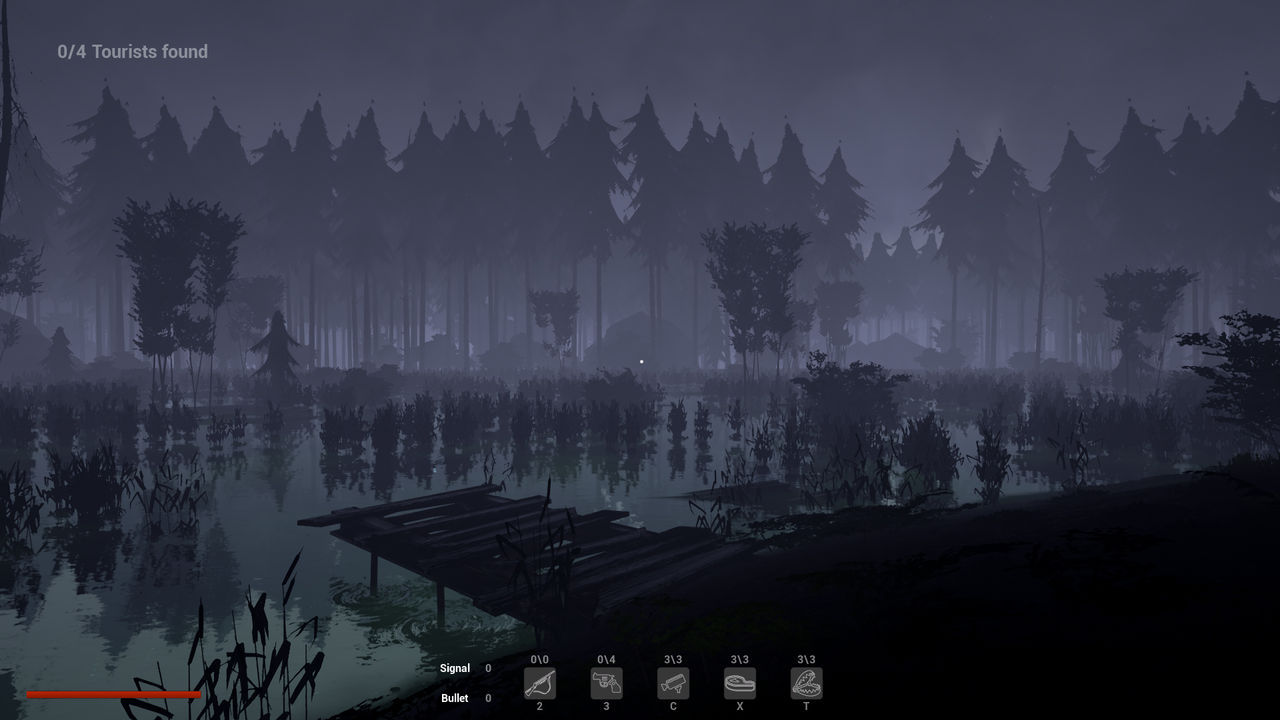Click the '2' keybind label under the shotgun

(540, 706)
